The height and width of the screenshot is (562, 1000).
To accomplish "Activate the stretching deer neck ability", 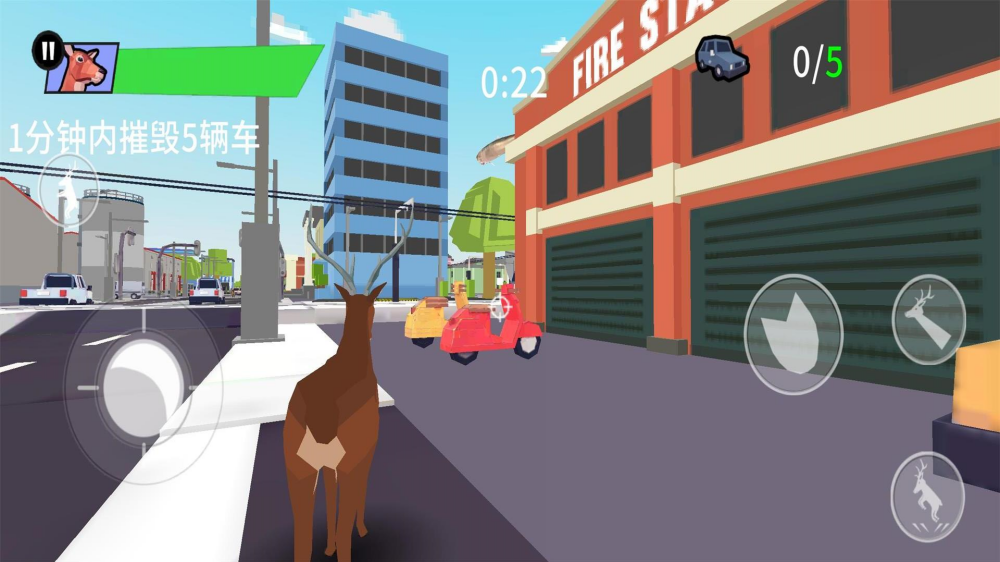I will pyautogui.click(x=928, y=319).
